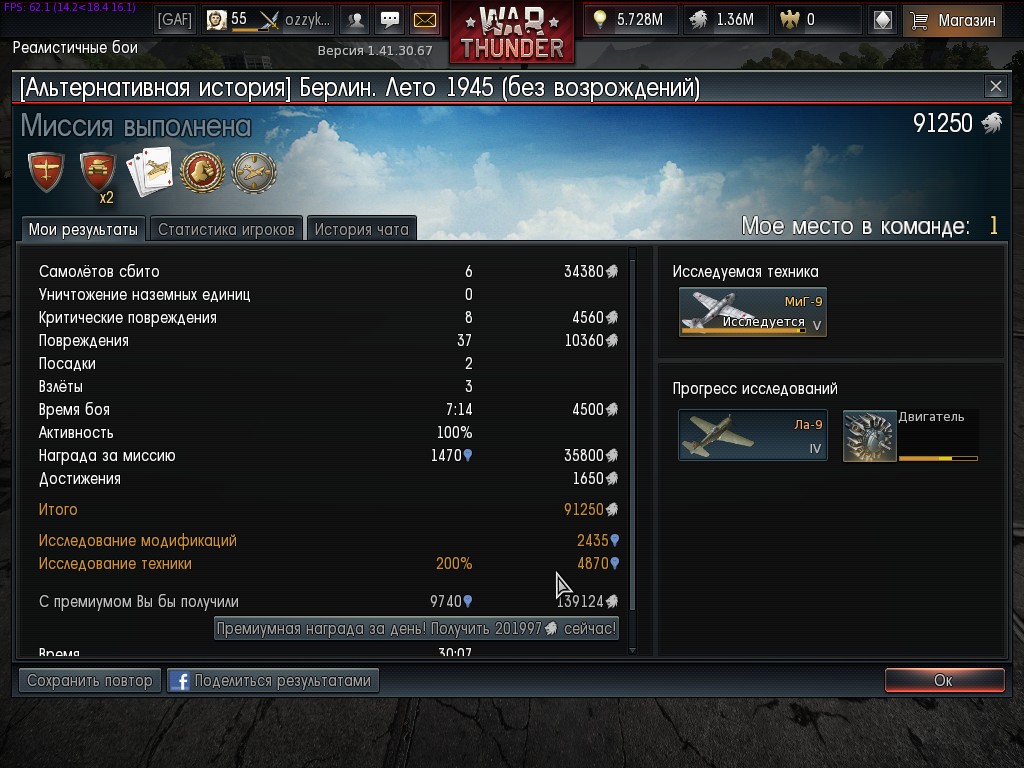This screenshot has height=768, width=1024.
Task: Claim the premium daily reward banner
Action: (416, 628)
